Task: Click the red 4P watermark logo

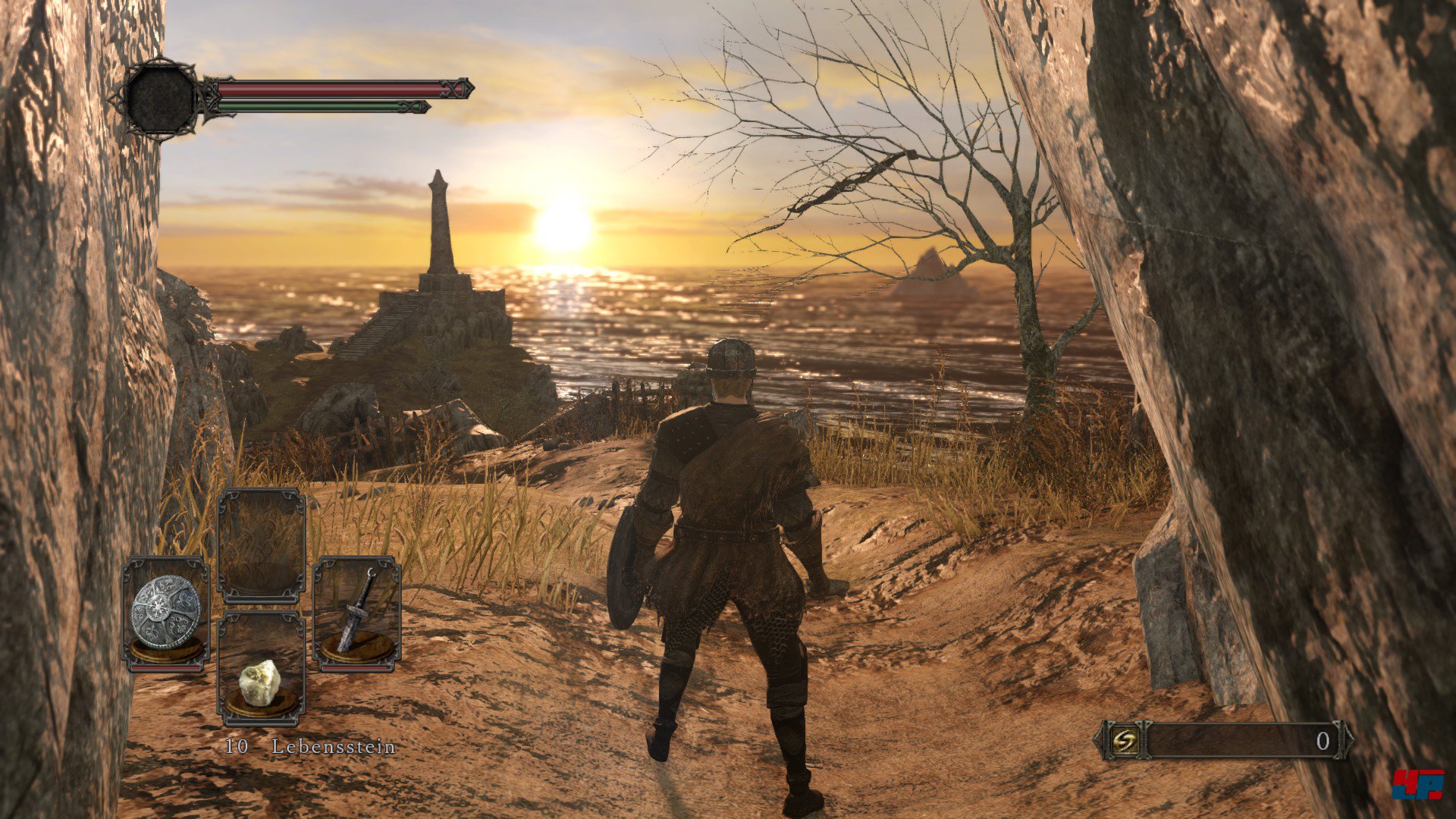Action: (x=1417, y=784)
